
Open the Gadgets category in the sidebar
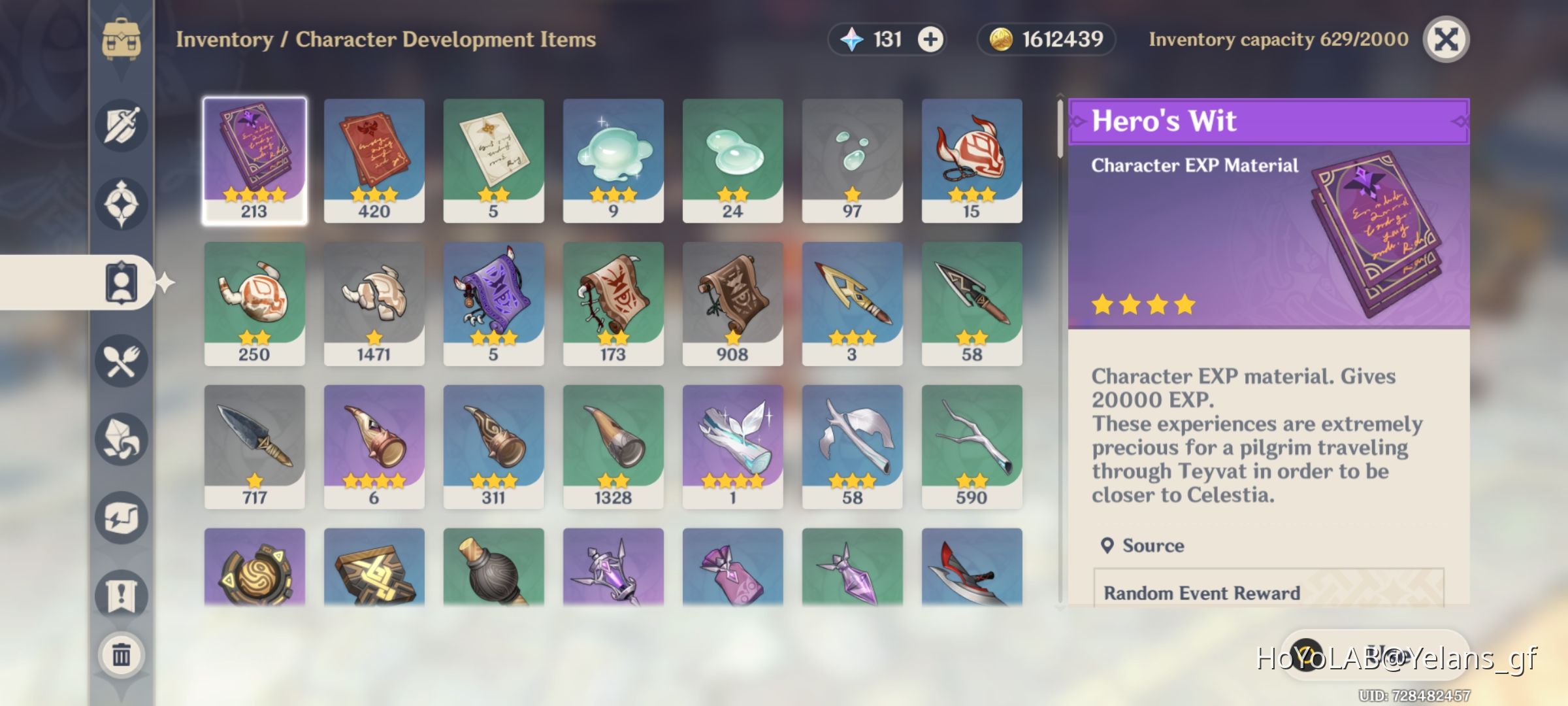(121, 515)
